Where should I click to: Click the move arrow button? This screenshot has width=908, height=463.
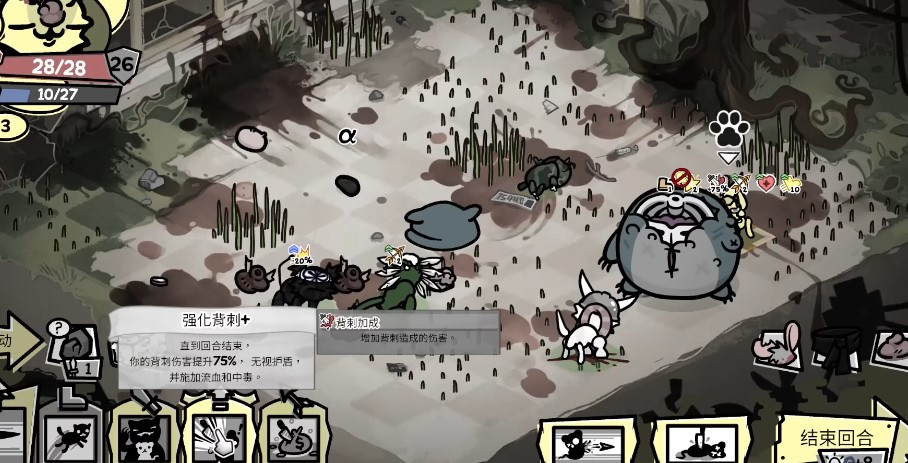pos(18,341)
